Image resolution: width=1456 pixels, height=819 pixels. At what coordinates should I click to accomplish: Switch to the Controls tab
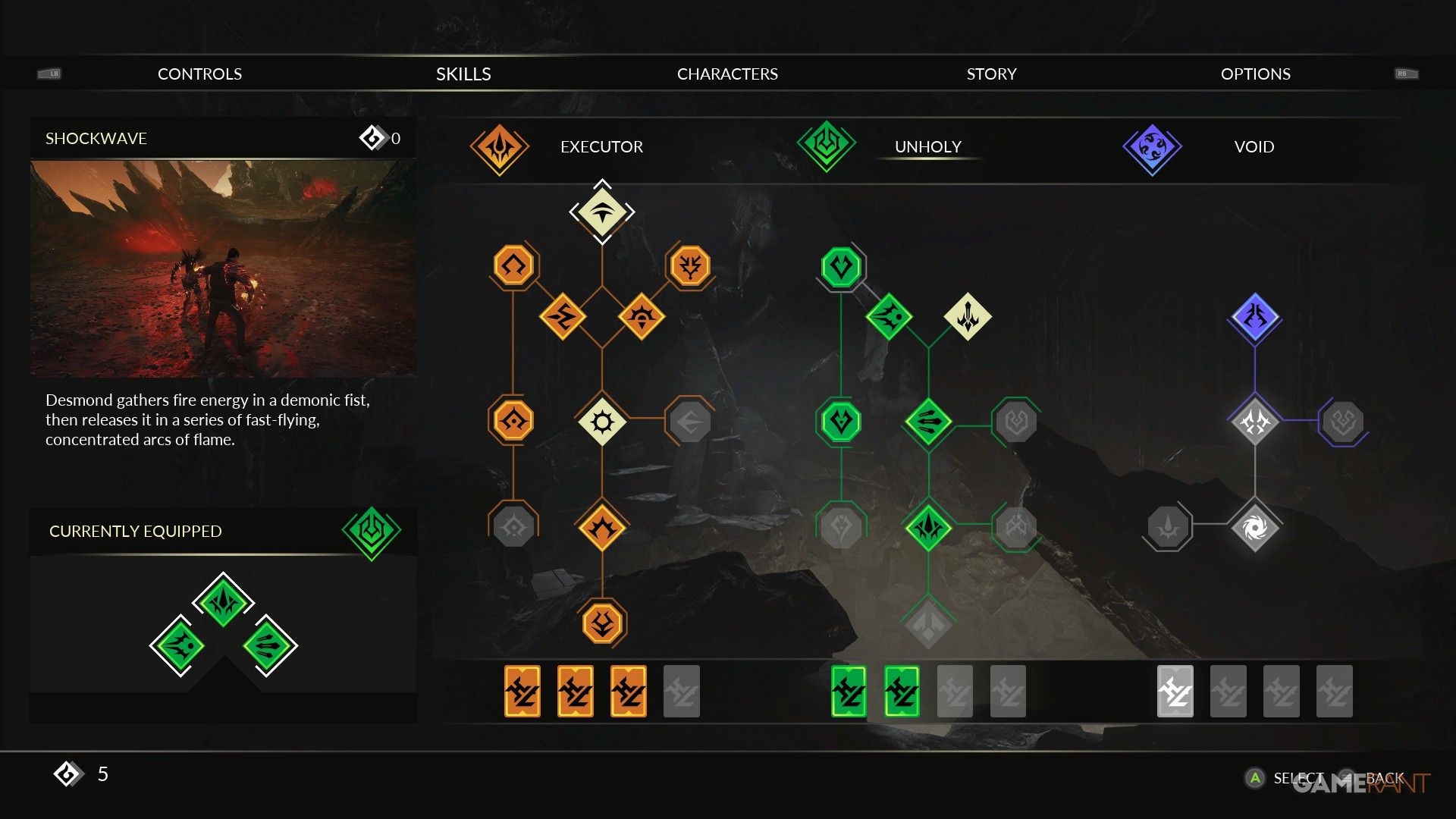[199, 74]
